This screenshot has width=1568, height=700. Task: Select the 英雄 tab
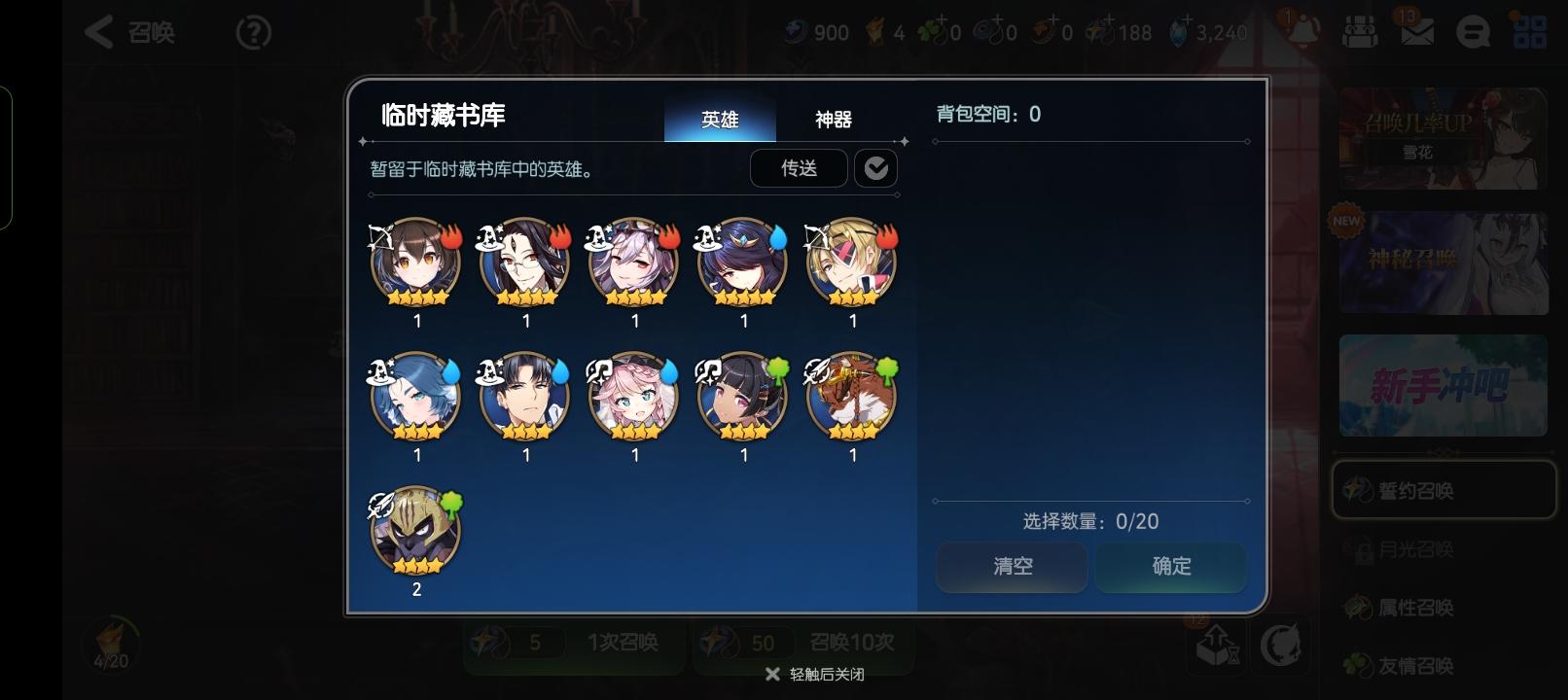pos(720,120)
